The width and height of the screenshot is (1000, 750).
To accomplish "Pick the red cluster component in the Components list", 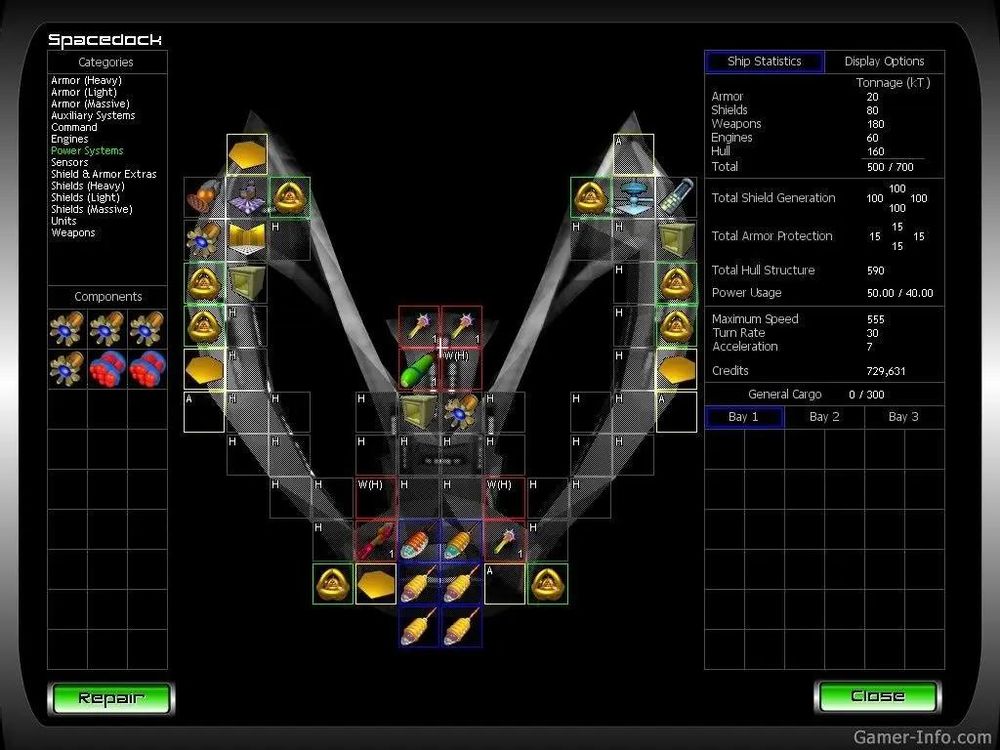I will (108, 369).
